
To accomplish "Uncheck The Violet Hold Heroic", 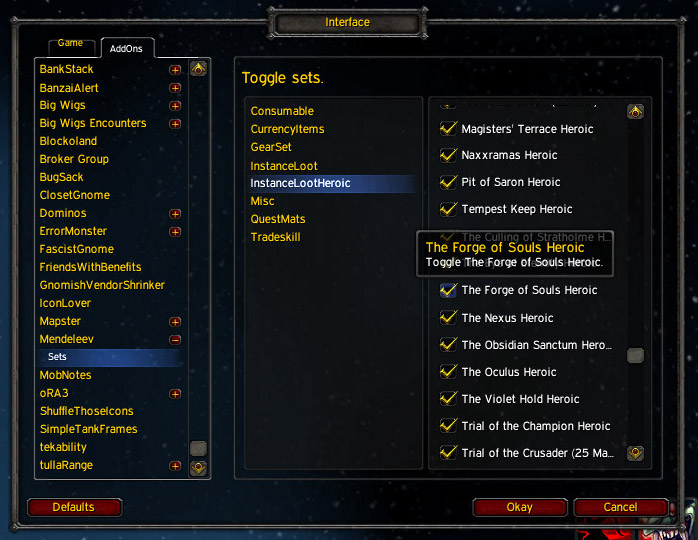I will [x=449, y=399].
